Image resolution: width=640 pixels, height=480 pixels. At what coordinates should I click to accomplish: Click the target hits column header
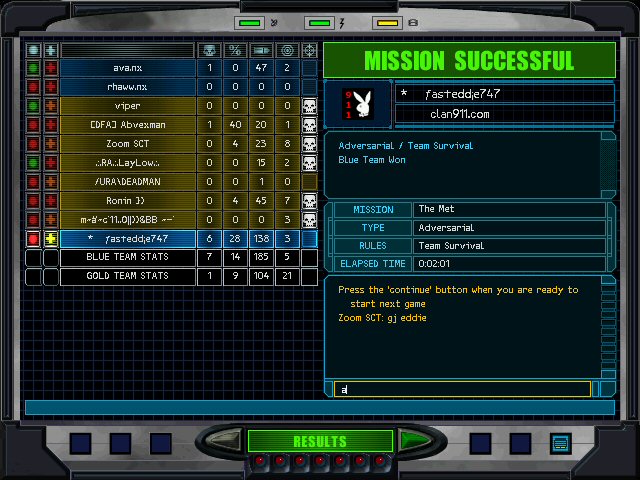click(x=287, y=50)
